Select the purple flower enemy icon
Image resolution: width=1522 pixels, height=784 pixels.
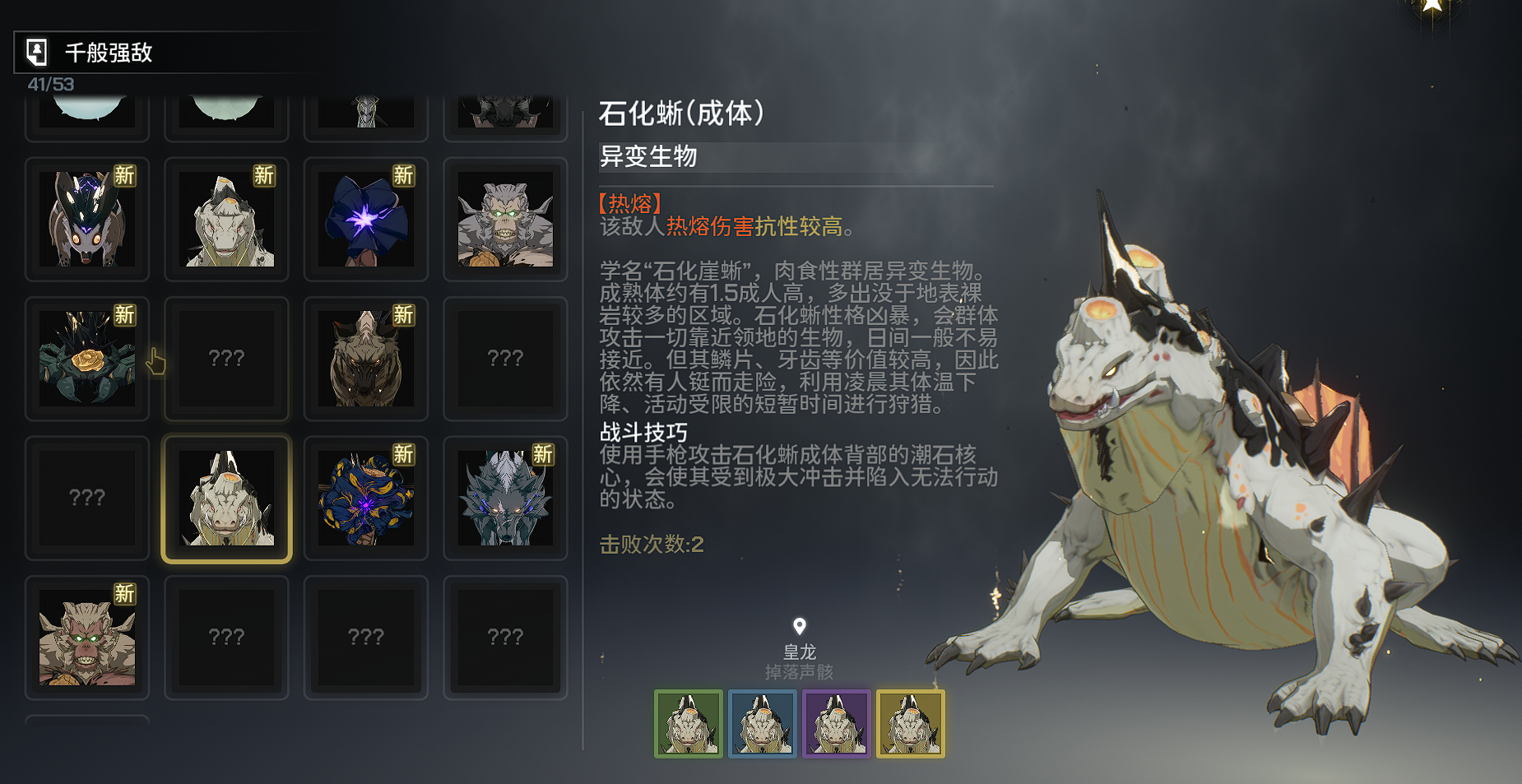click(x=365, y=220)
